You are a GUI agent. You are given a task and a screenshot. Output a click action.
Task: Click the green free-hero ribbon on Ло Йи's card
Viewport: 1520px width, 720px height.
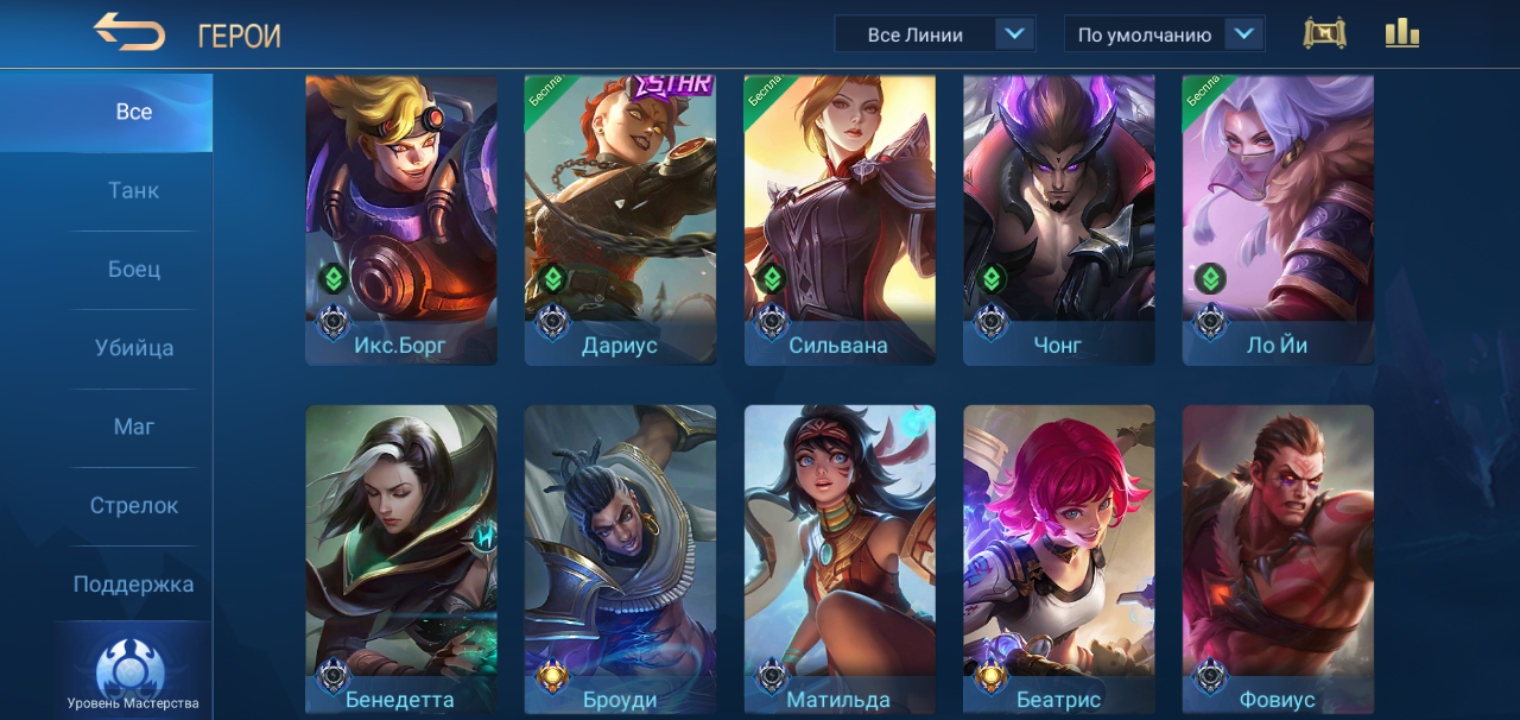(1209, 90)
